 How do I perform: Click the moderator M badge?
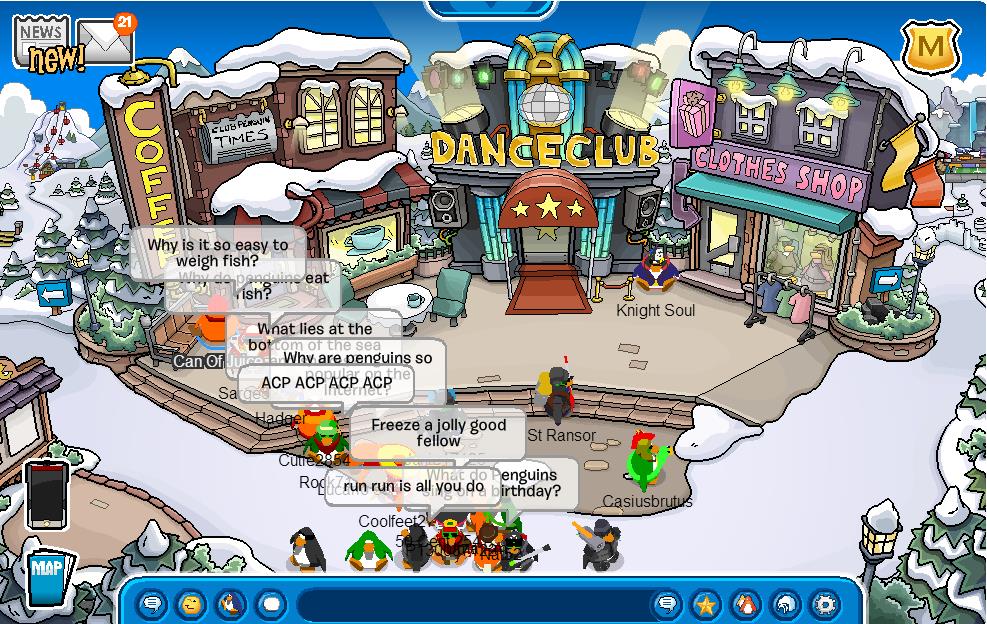click(929, 47)
